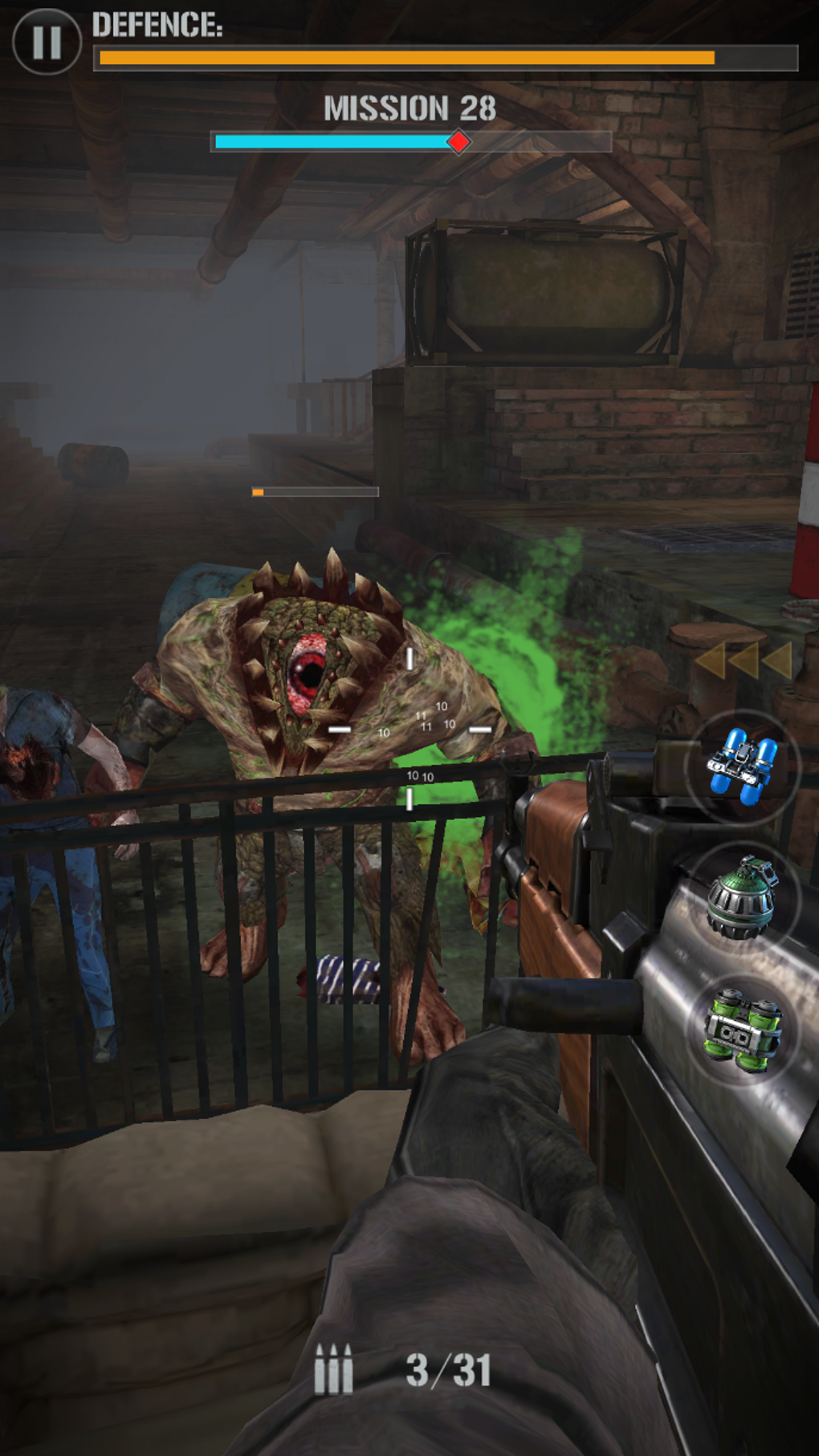Use the blue twin-canister item
This screenshot has height=1456, width=819.
click(742, 767)
